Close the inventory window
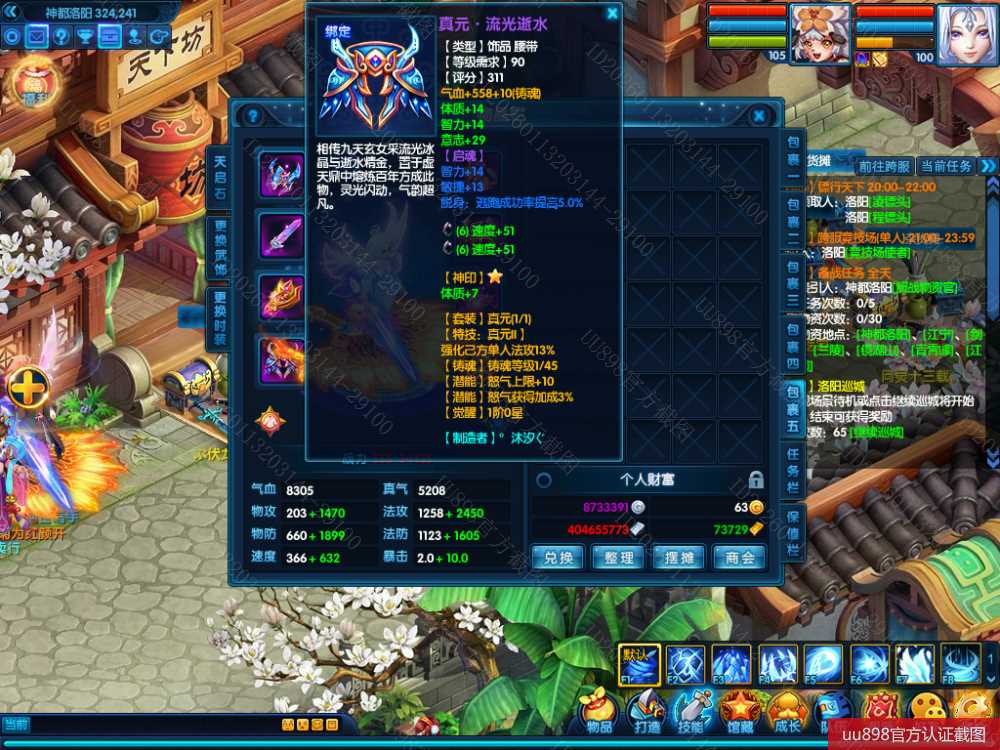 pyautogui.click(x=759, y=117)
